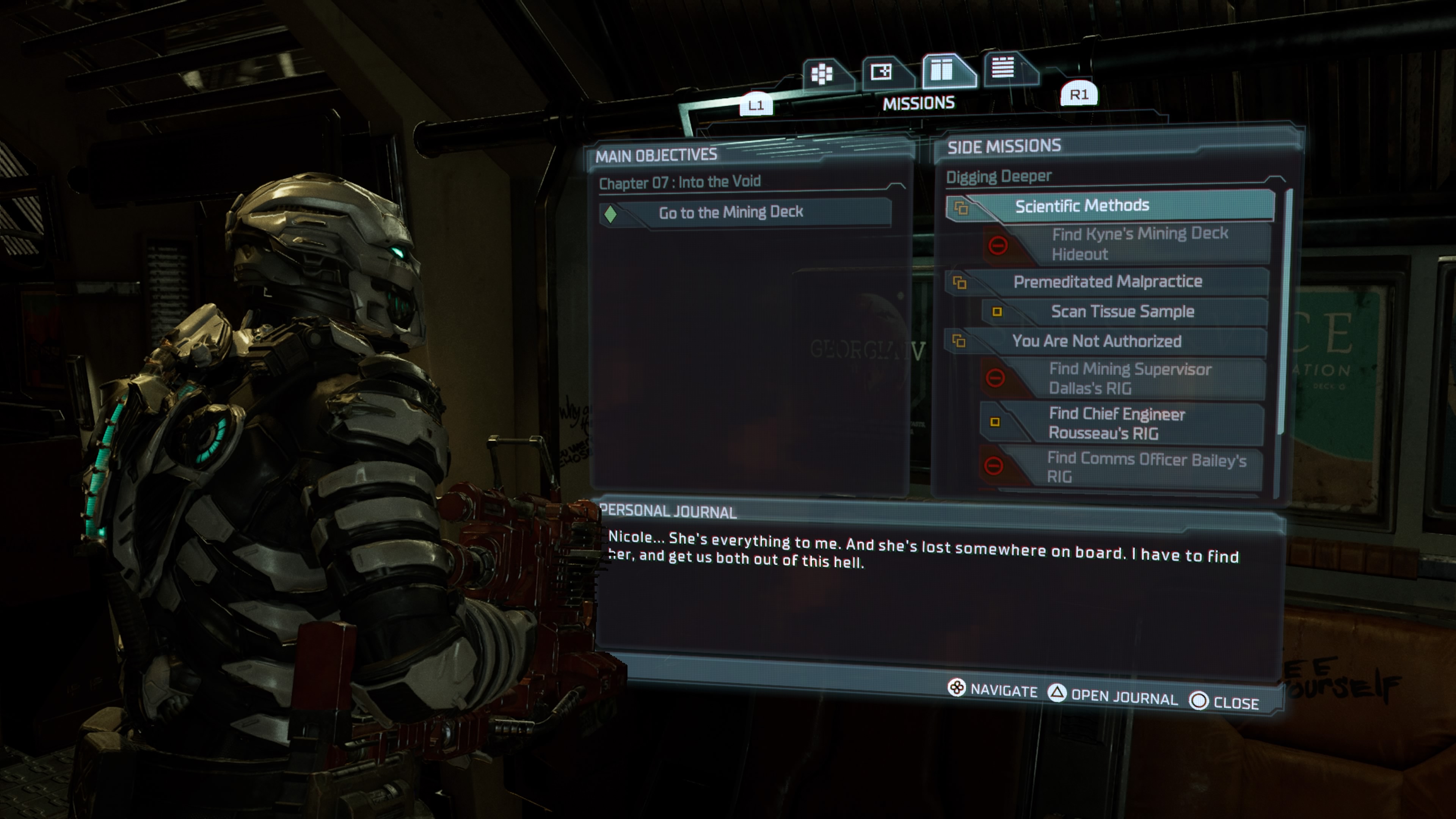Close the missions menu
The height and width of the screenshot is (819, 1456).
click(1224, 703)
